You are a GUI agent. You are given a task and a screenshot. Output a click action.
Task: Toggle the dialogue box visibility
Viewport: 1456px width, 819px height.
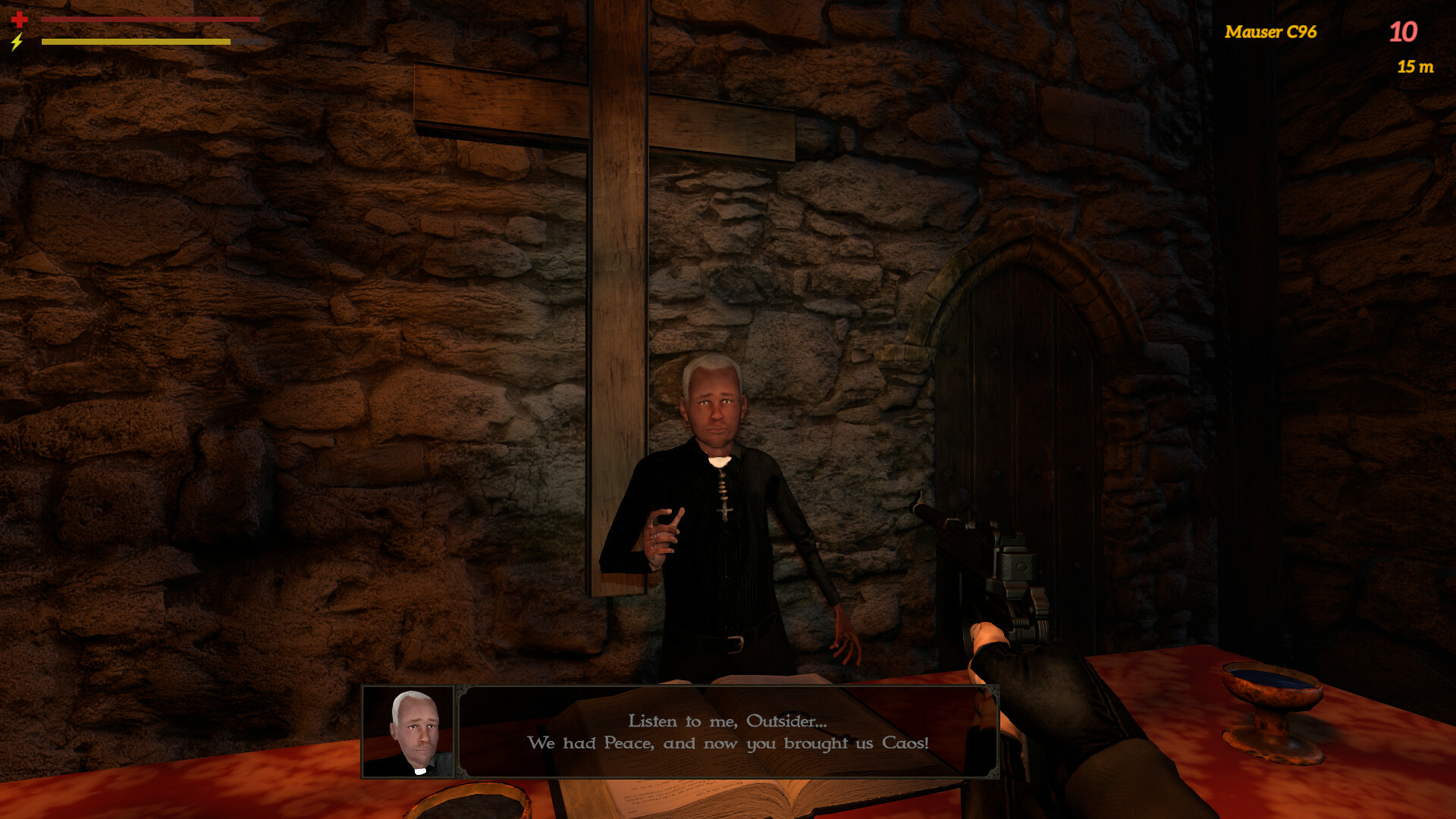pos(728,732)
